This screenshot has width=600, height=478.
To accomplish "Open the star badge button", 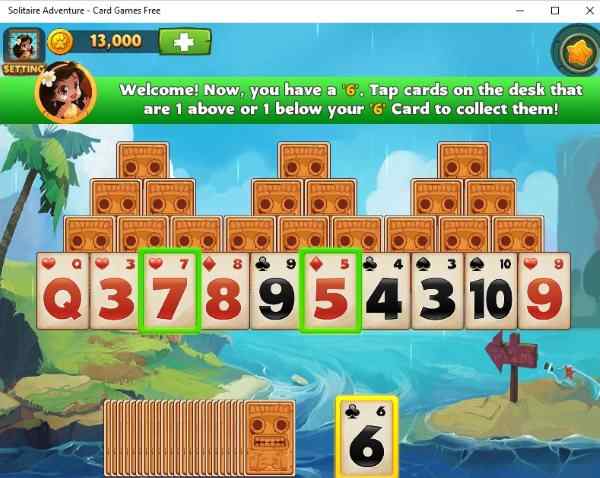I will [574, 50].
